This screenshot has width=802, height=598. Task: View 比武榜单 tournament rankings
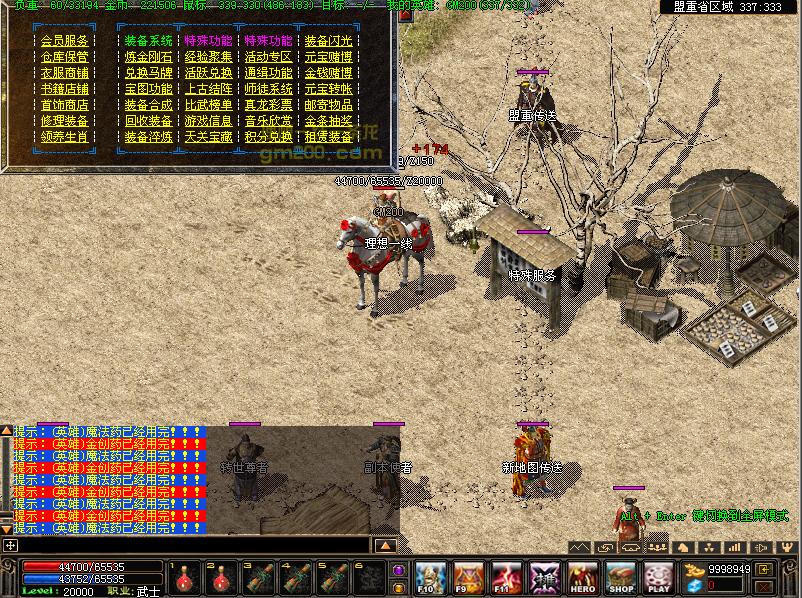tap(208, 105)
